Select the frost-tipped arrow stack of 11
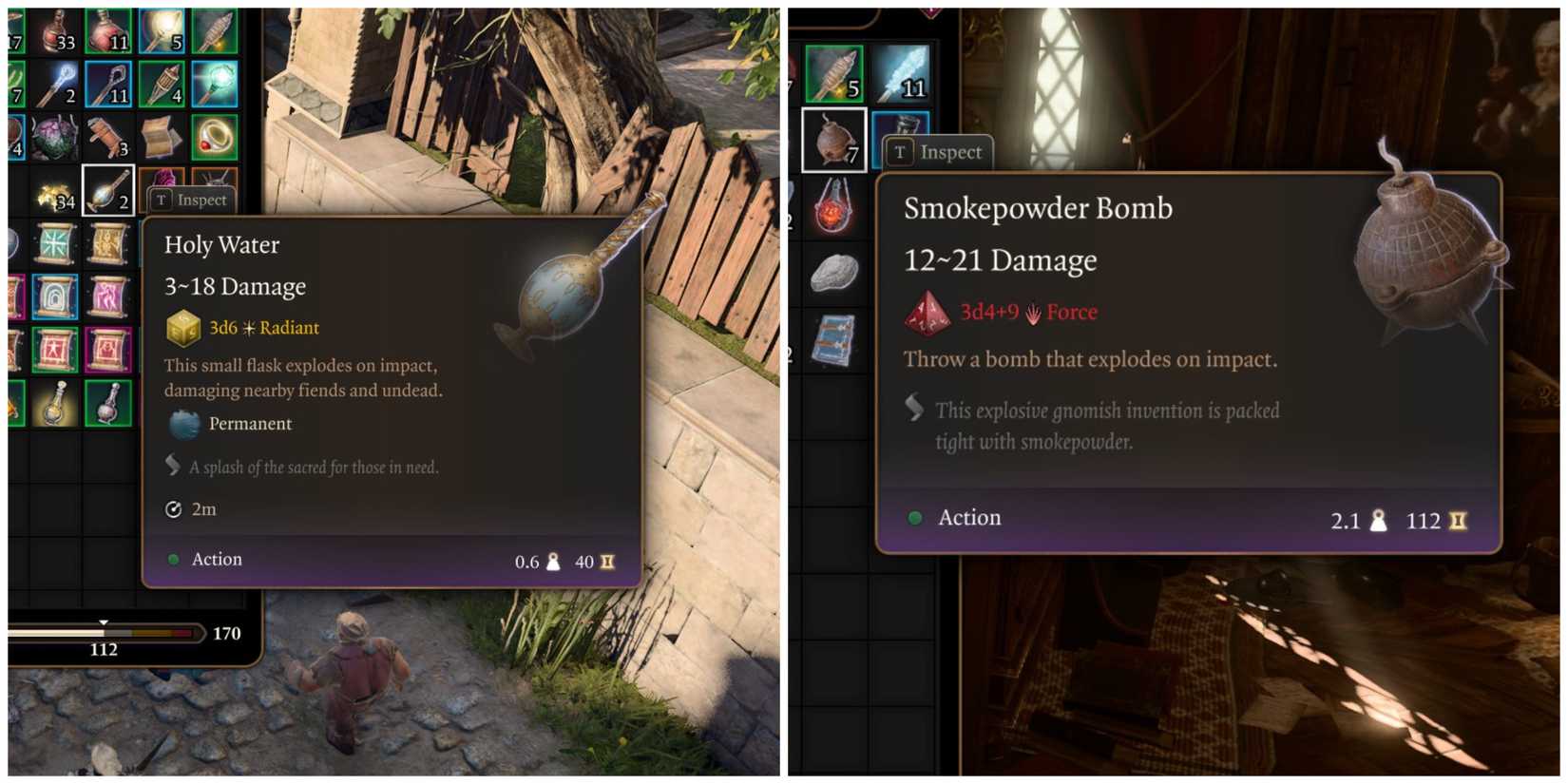 pos(903,76)
